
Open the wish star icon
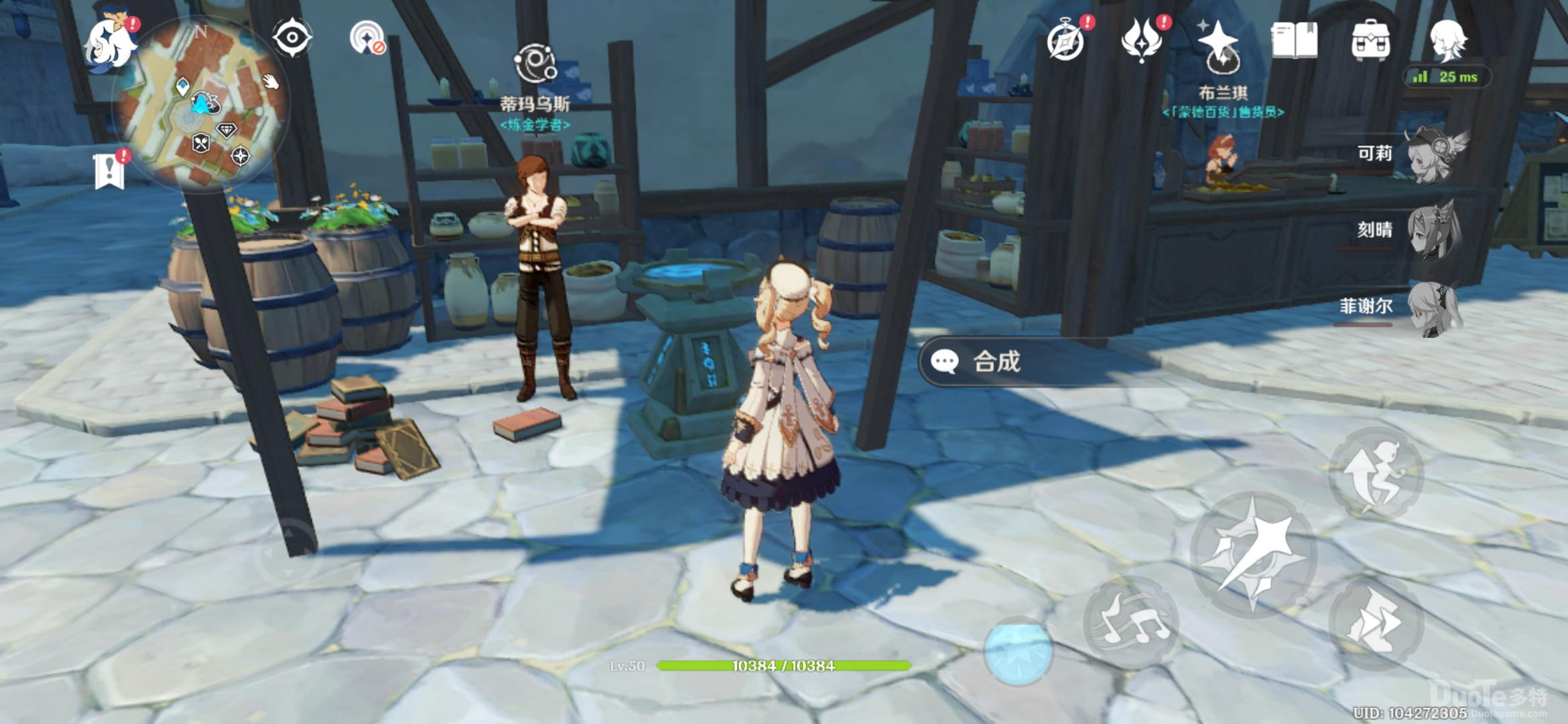[1219, 44]
